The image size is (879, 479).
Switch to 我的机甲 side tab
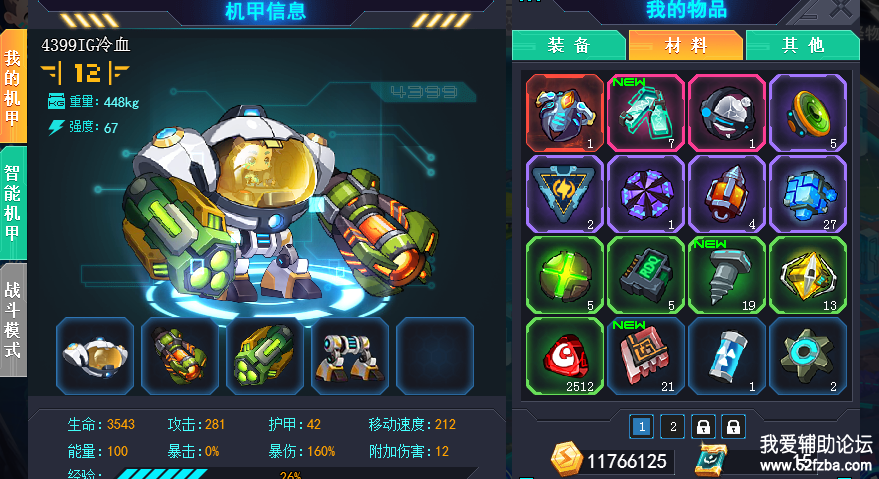[13, 90]
